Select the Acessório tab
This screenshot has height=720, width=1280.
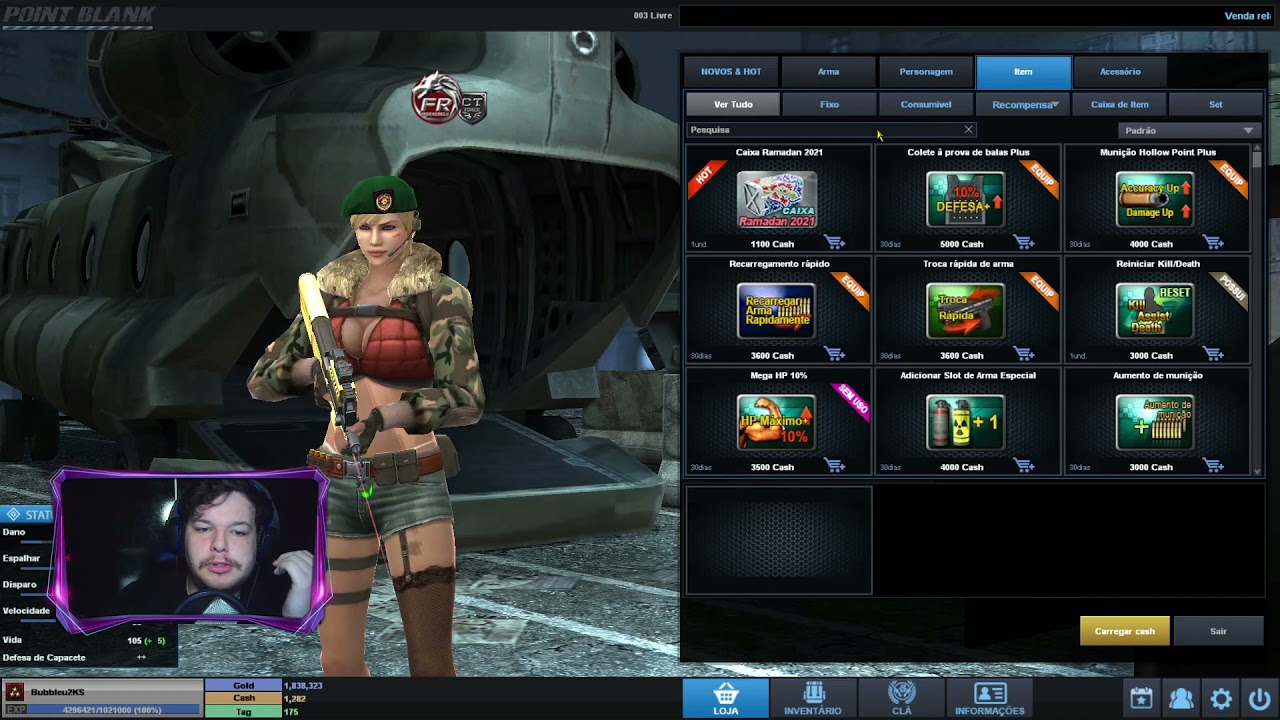point(1120,72)
